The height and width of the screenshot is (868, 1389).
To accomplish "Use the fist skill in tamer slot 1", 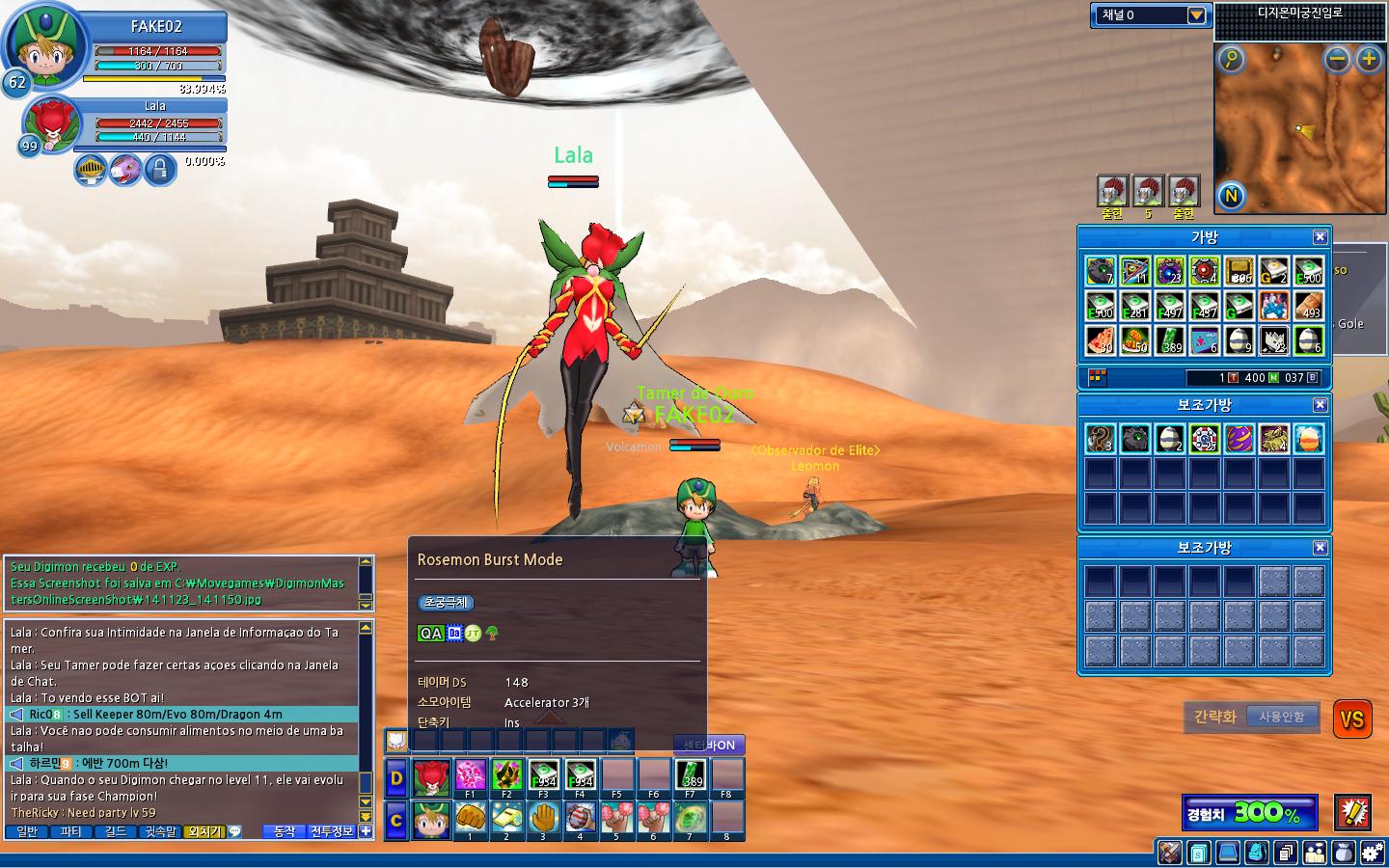I will coord(470,818).
